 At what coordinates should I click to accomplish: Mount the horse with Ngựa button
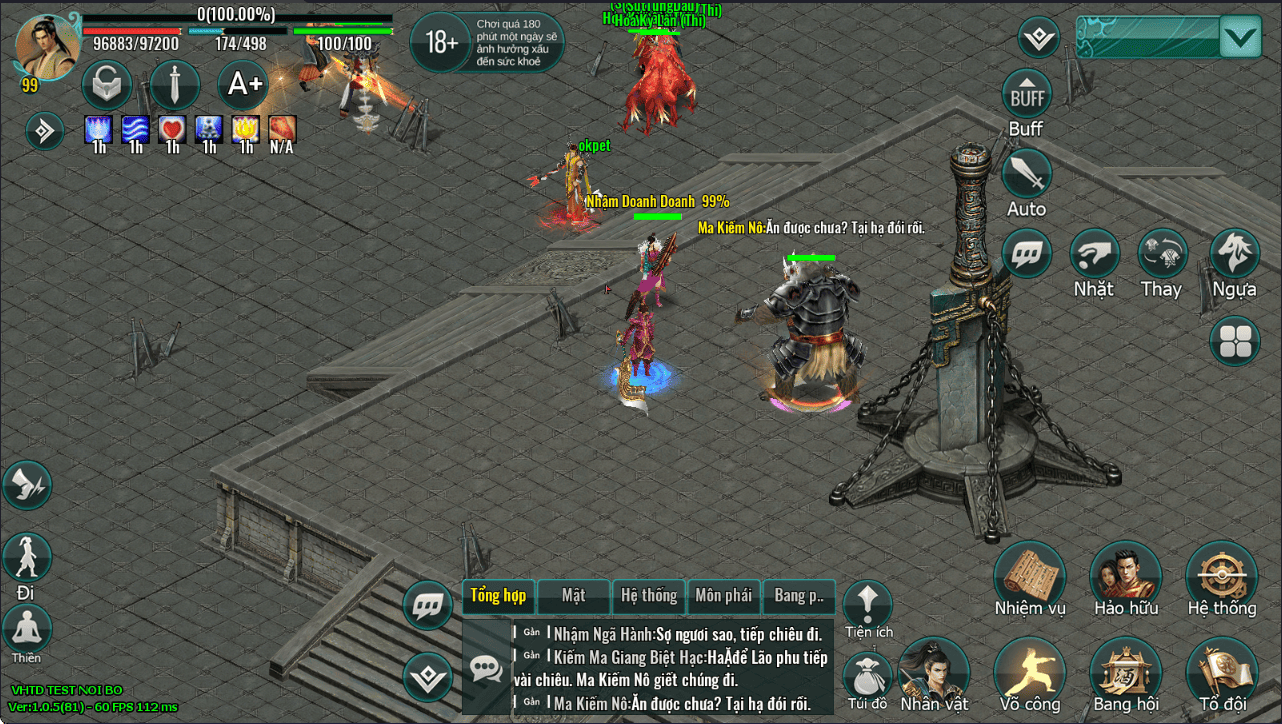[x=1235, y=255]
